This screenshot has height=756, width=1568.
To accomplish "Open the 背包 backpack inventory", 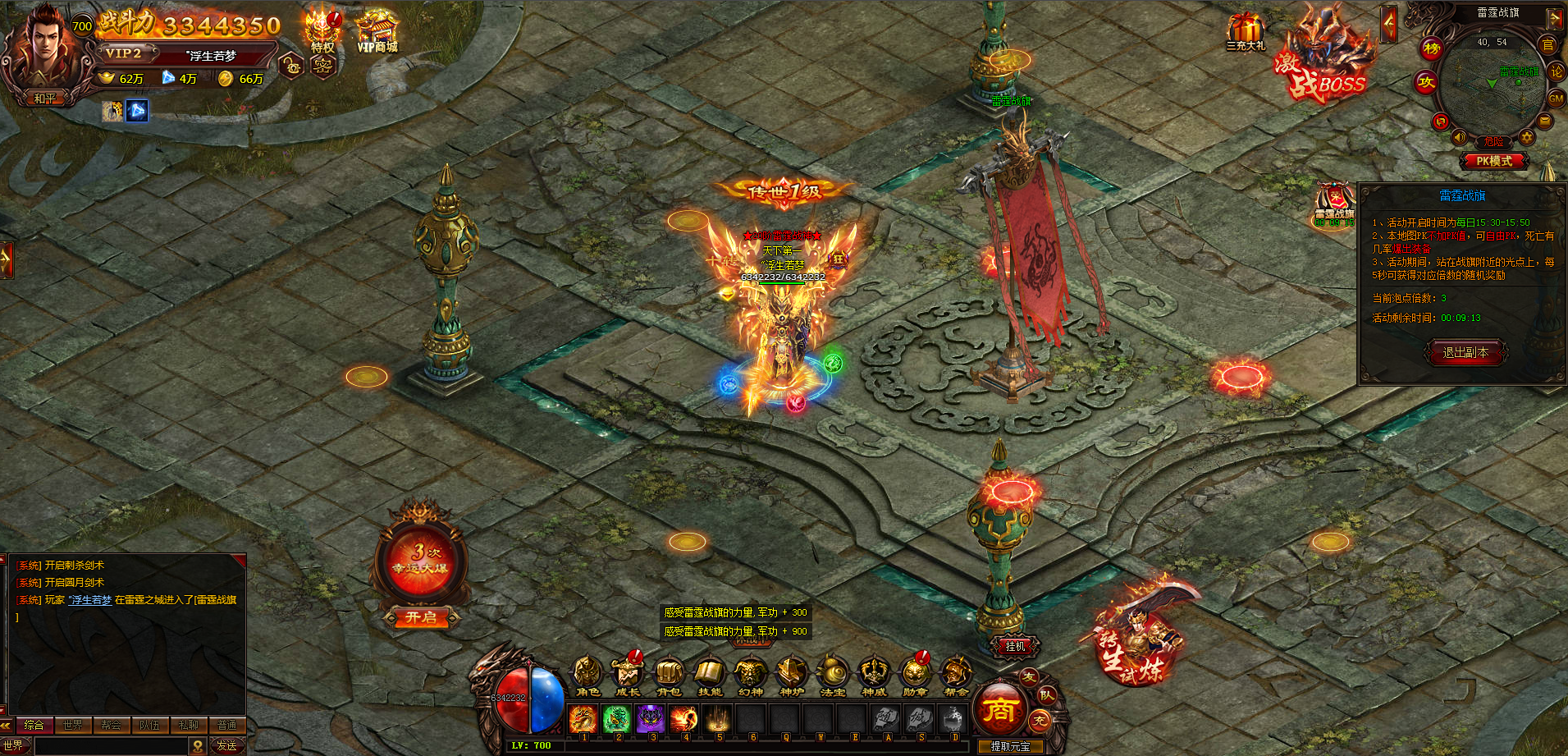I will (669, 675).
